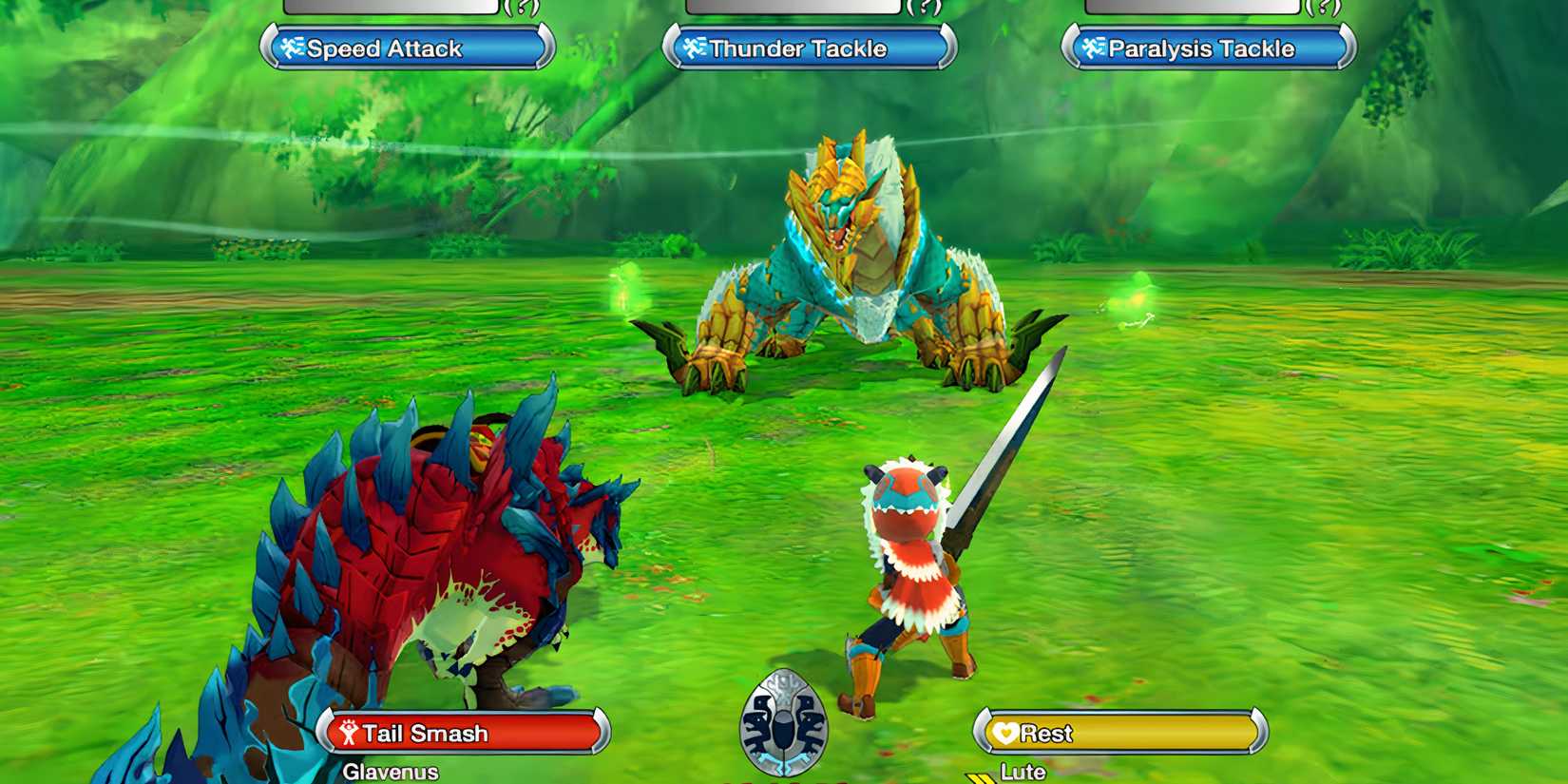The image size is (1568, 784).
Task: Pick the Paralysis Tackle move
Action: click(x=1207, y=49)
